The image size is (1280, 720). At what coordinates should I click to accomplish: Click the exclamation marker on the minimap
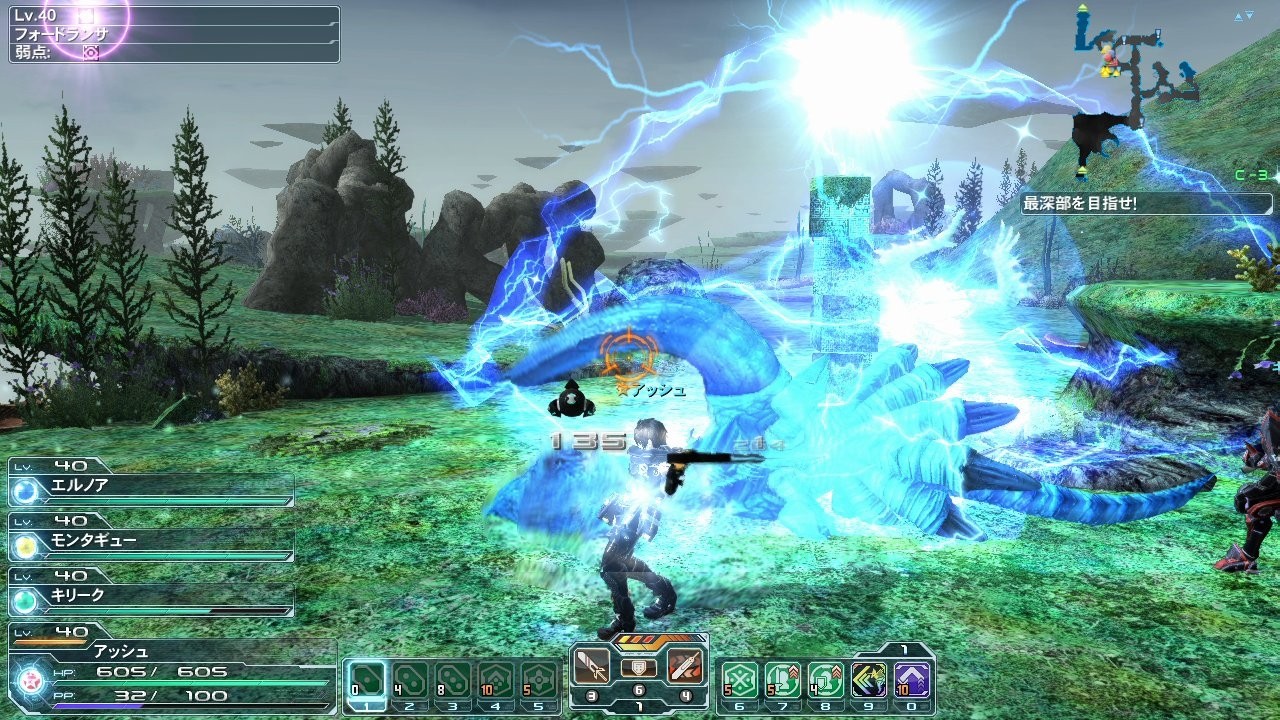click(1158, 33)
